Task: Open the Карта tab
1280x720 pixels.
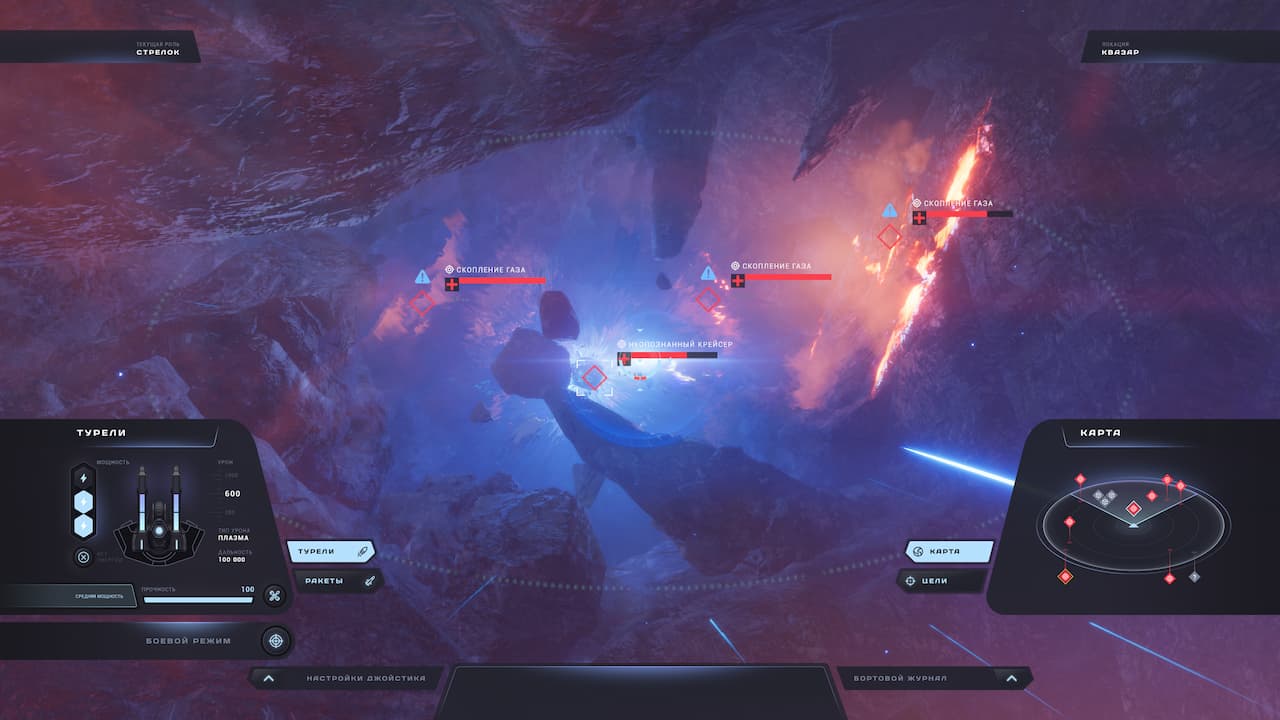Action: [x=948, y=551]
